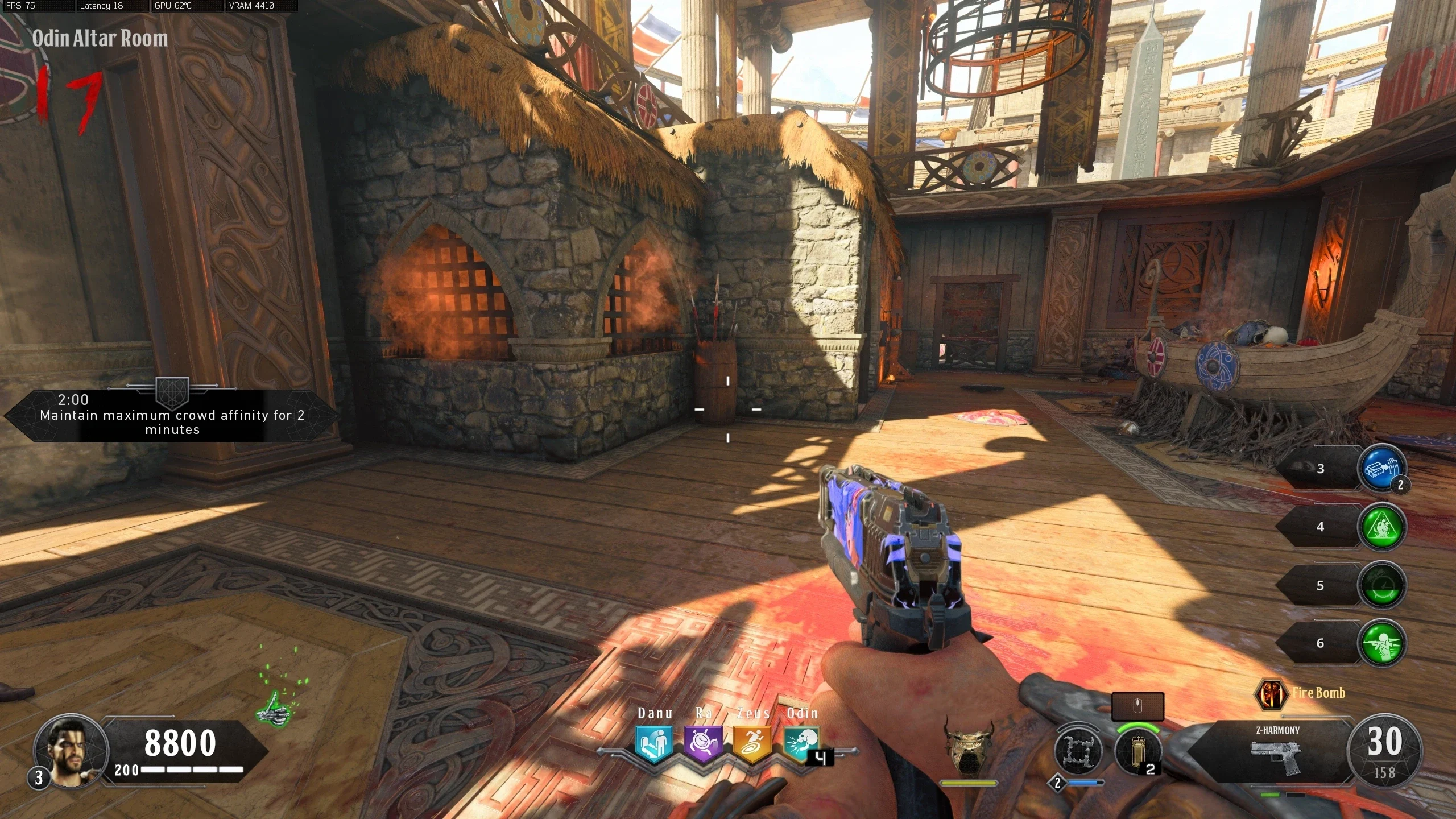This screenshot has width=1456, height=819.
Task: Select the teal Odin perk icon
Action: tap(801, 743)
